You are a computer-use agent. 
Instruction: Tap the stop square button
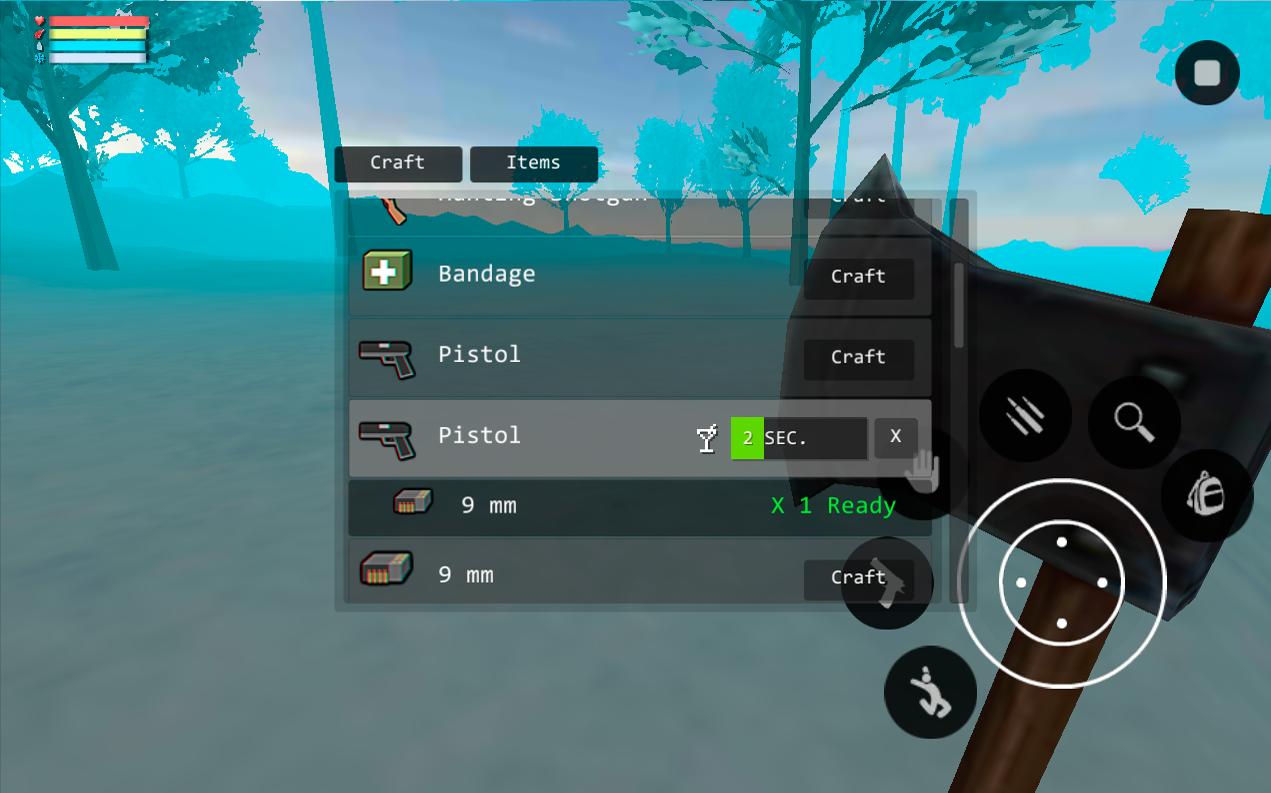(x=1207, y=73)
